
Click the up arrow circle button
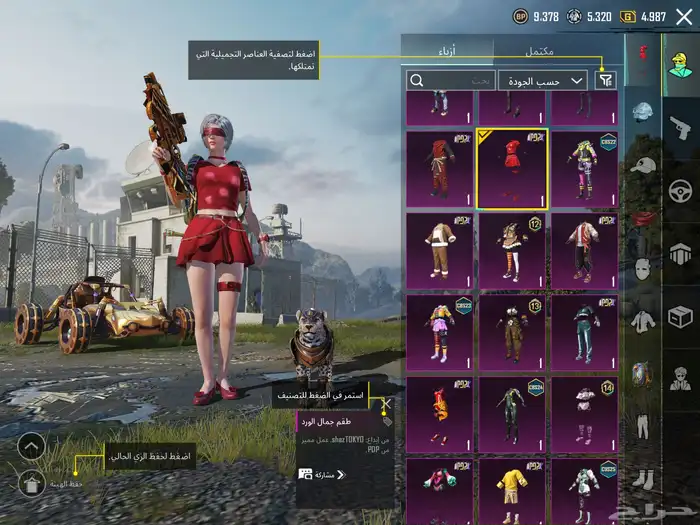tap(31, 445)
